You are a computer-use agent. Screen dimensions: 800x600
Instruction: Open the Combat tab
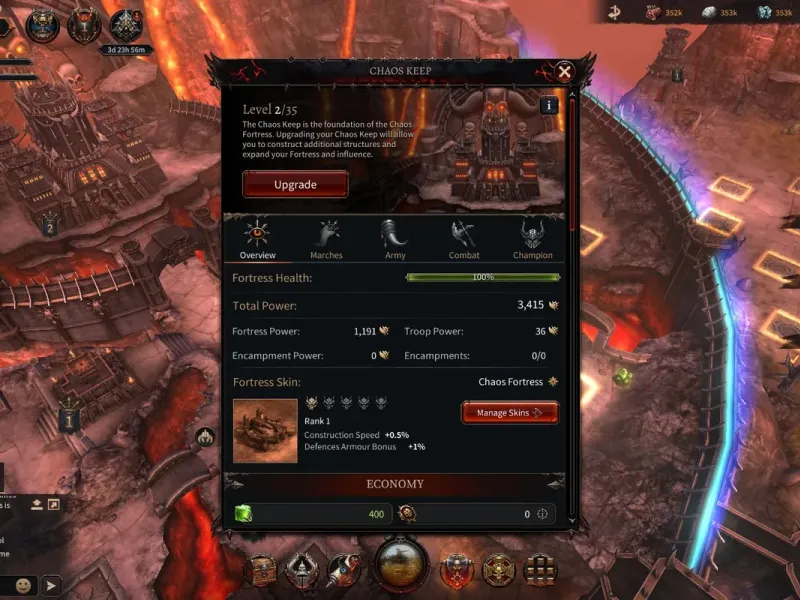point(463,240)
